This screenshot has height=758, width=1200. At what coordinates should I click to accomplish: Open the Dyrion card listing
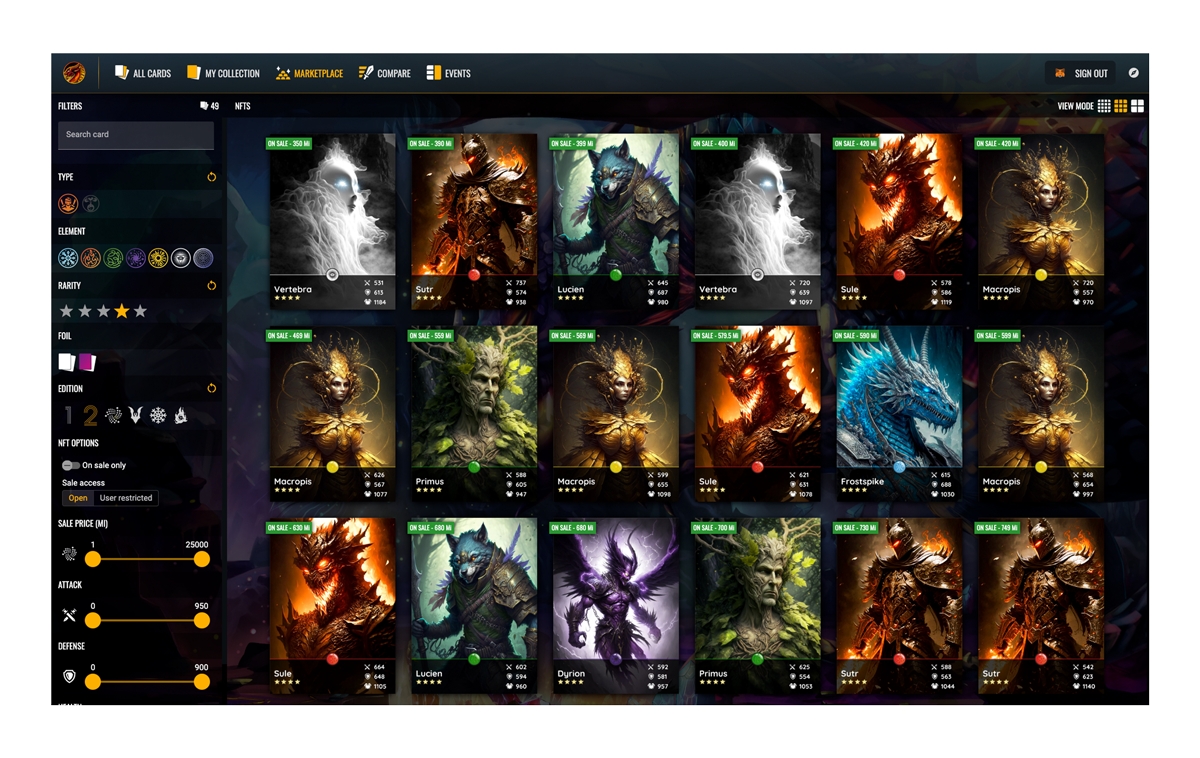tap(615, 604)
